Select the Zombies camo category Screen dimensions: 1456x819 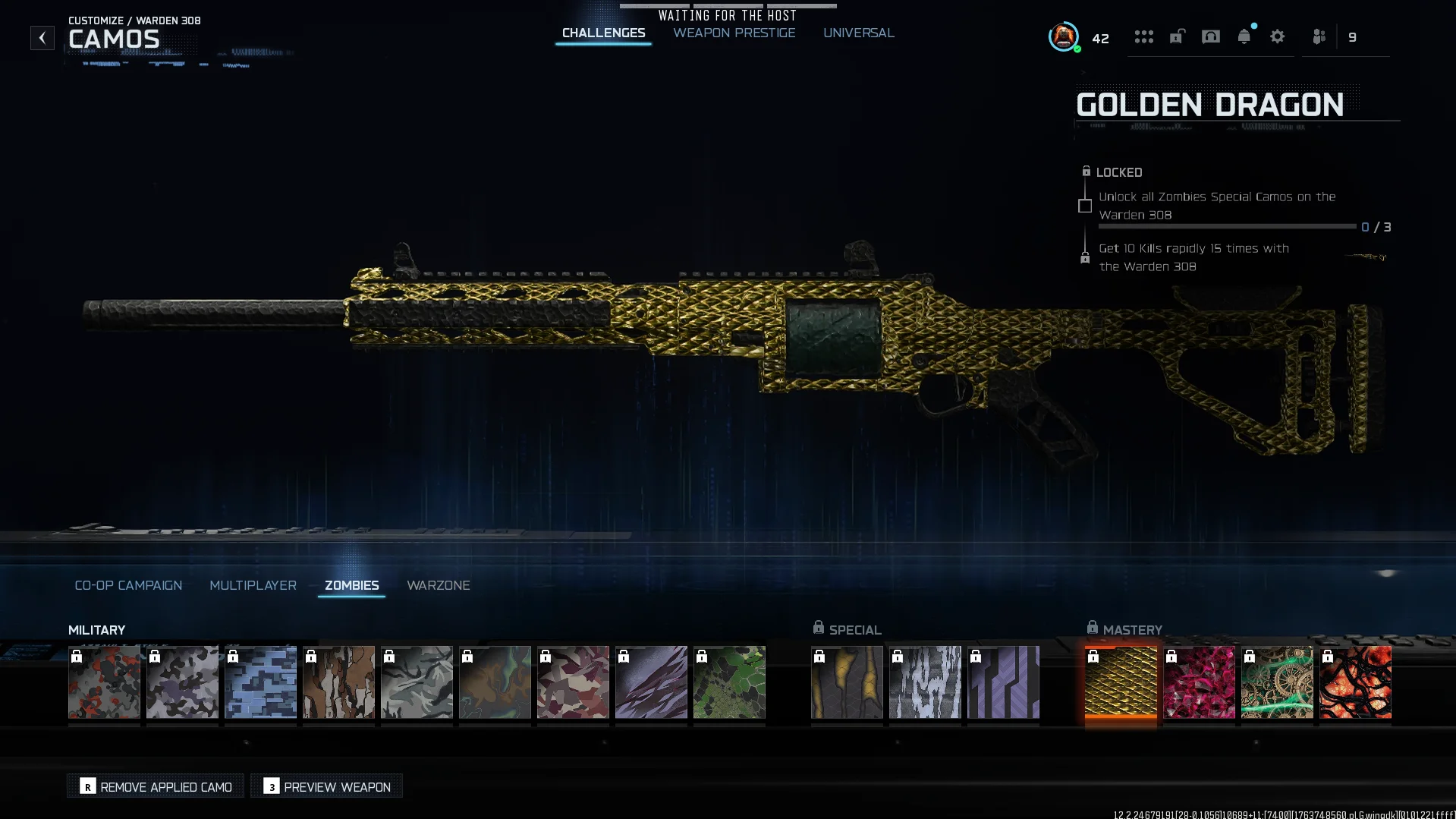351,585
